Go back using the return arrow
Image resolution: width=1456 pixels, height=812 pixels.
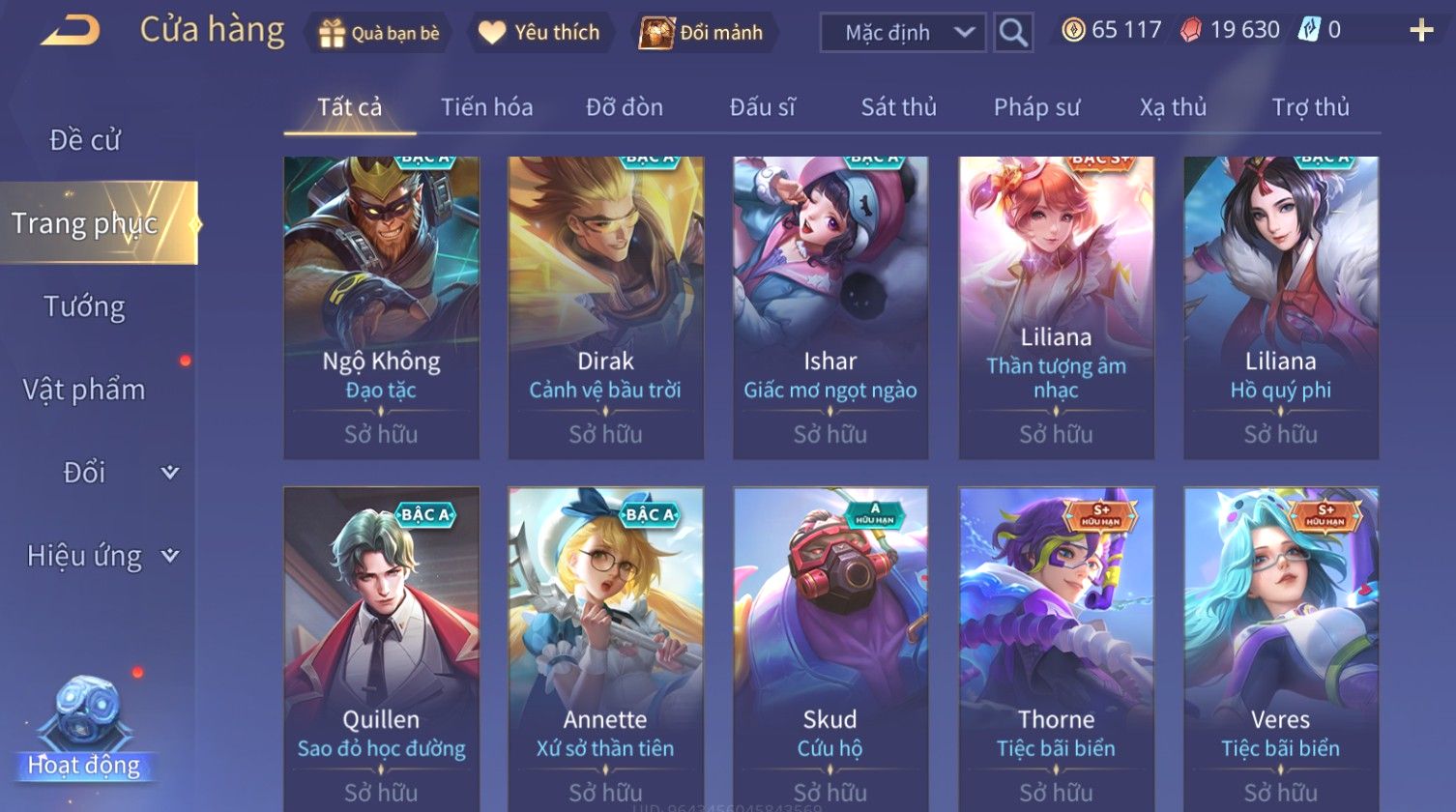click(x=70, y=31)
